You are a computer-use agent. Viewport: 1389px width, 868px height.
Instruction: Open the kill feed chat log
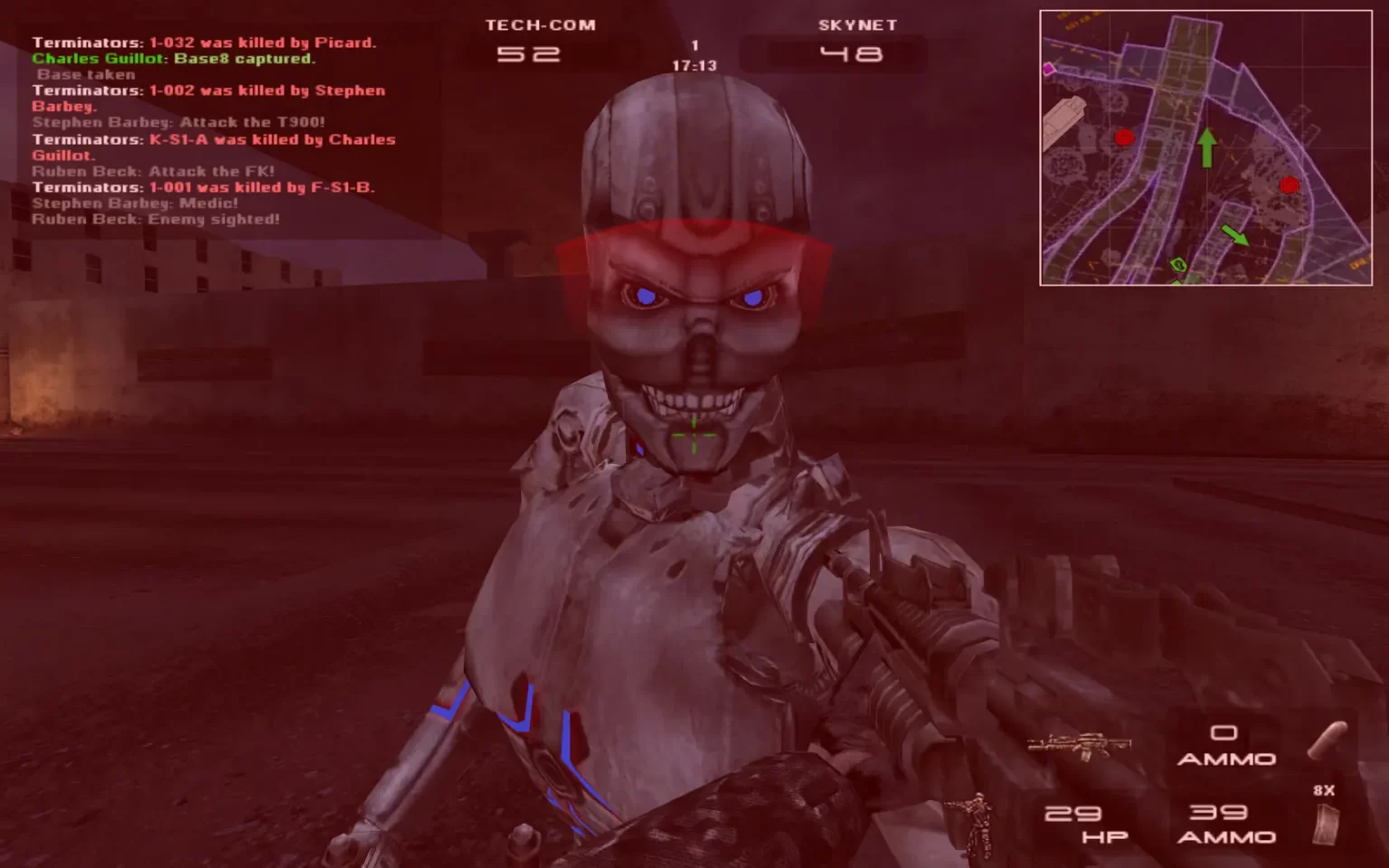(x=213, y=130)
